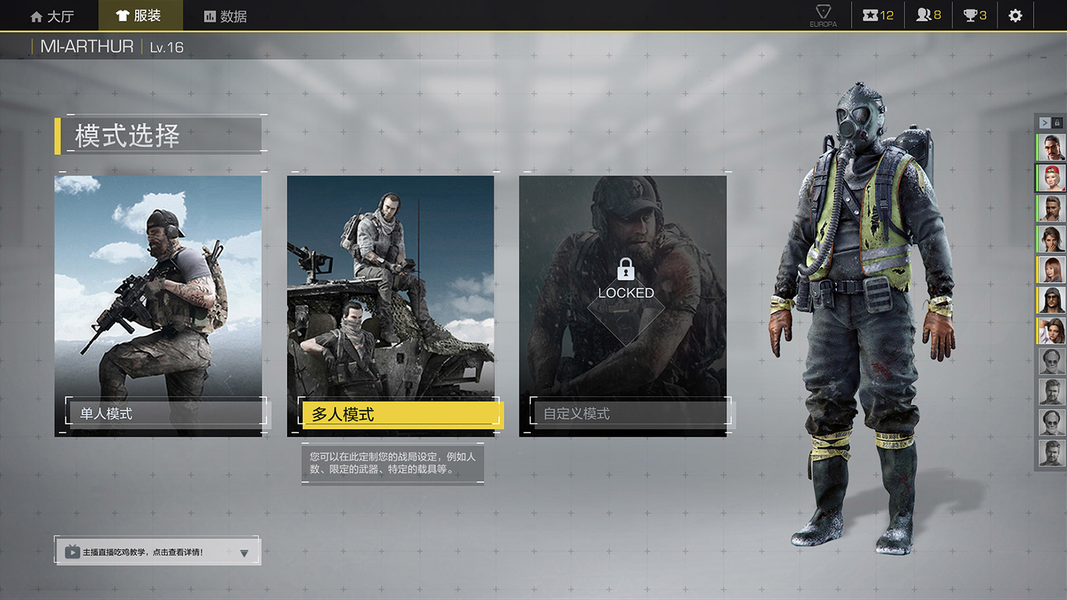The width and height of the screenshot is (1067, 600).
Task: Open the star ticket counter
Action: click(879, 16)
